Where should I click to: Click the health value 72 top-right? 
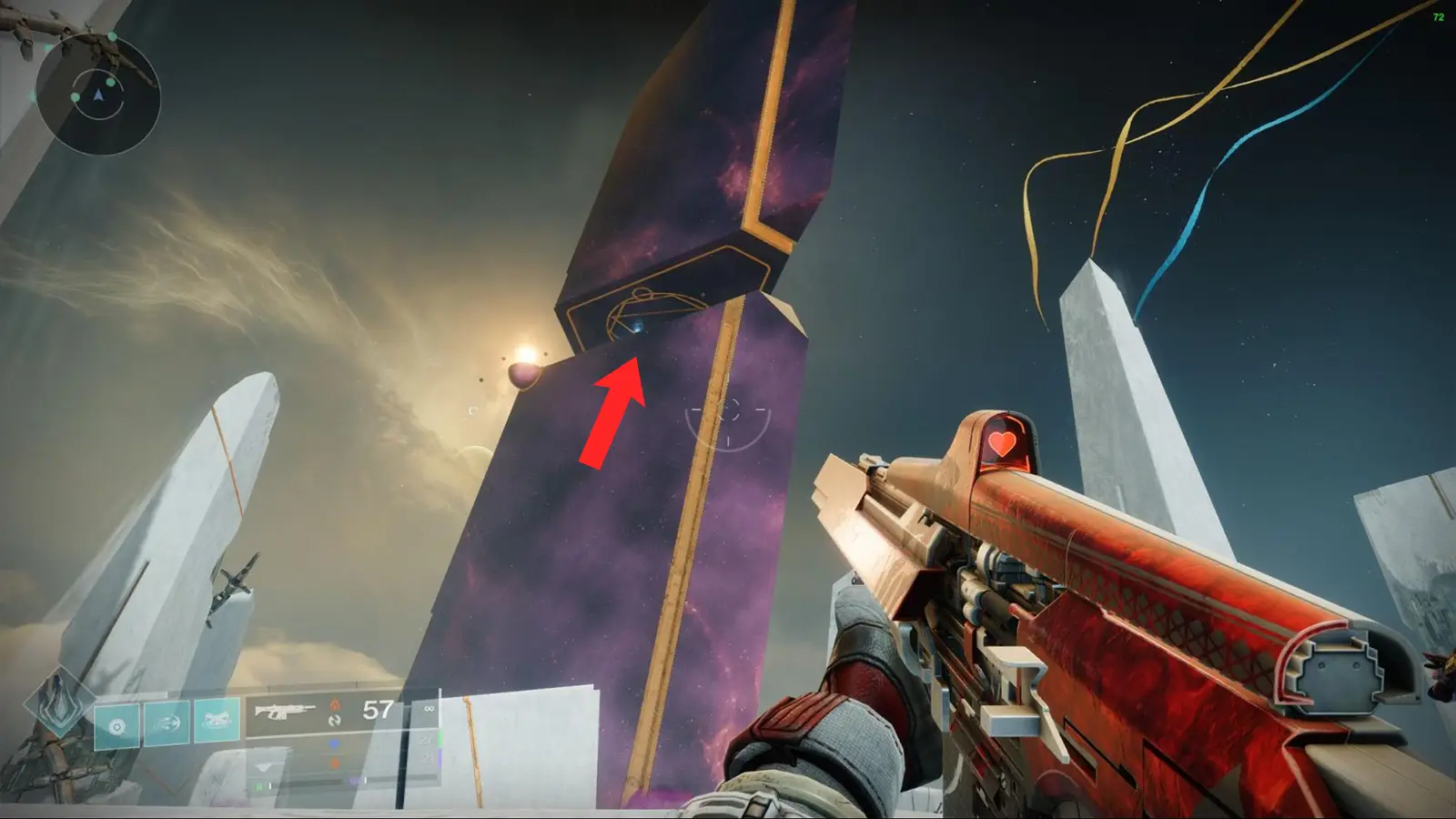point(1439,16)
